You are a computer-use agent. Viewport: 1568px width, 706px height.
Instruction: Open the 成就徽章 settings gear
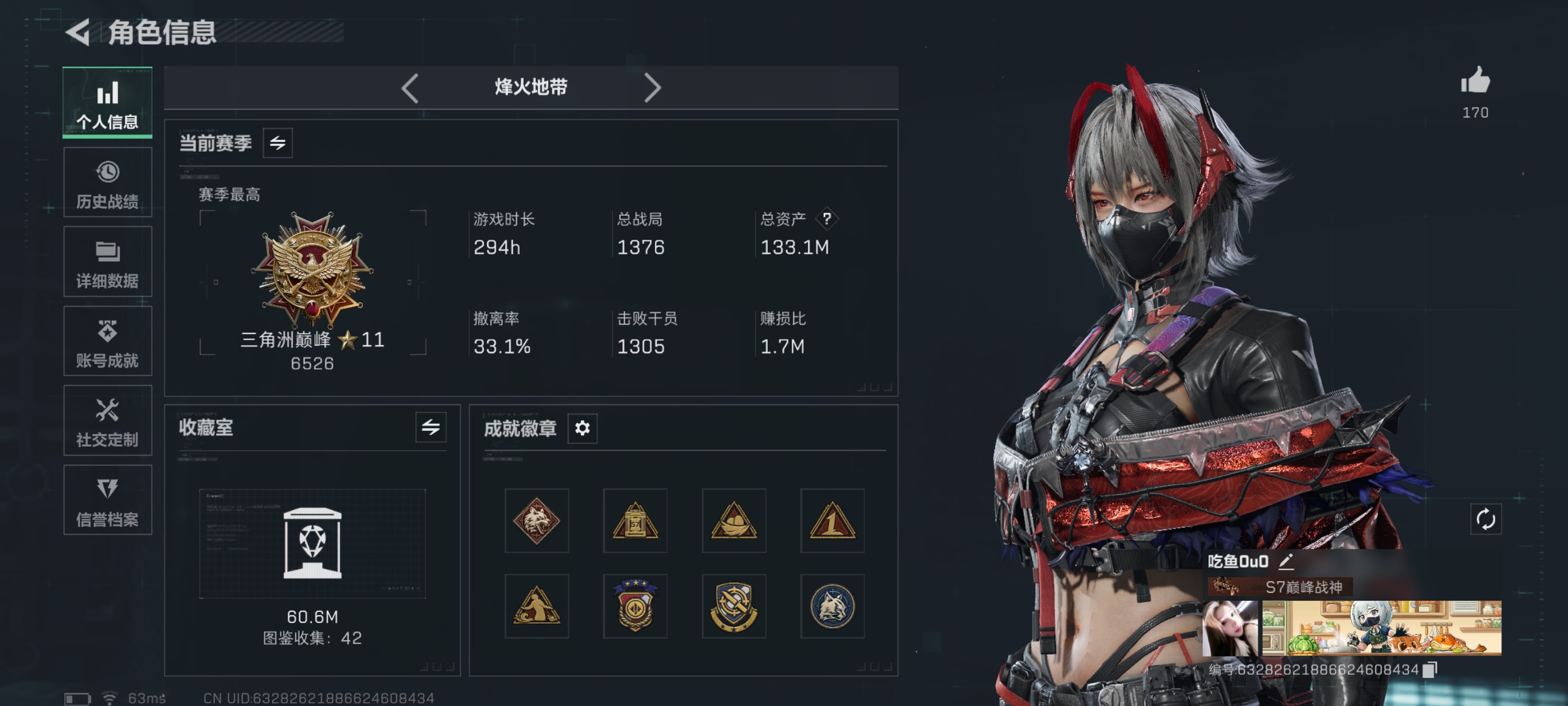(582, 429)
